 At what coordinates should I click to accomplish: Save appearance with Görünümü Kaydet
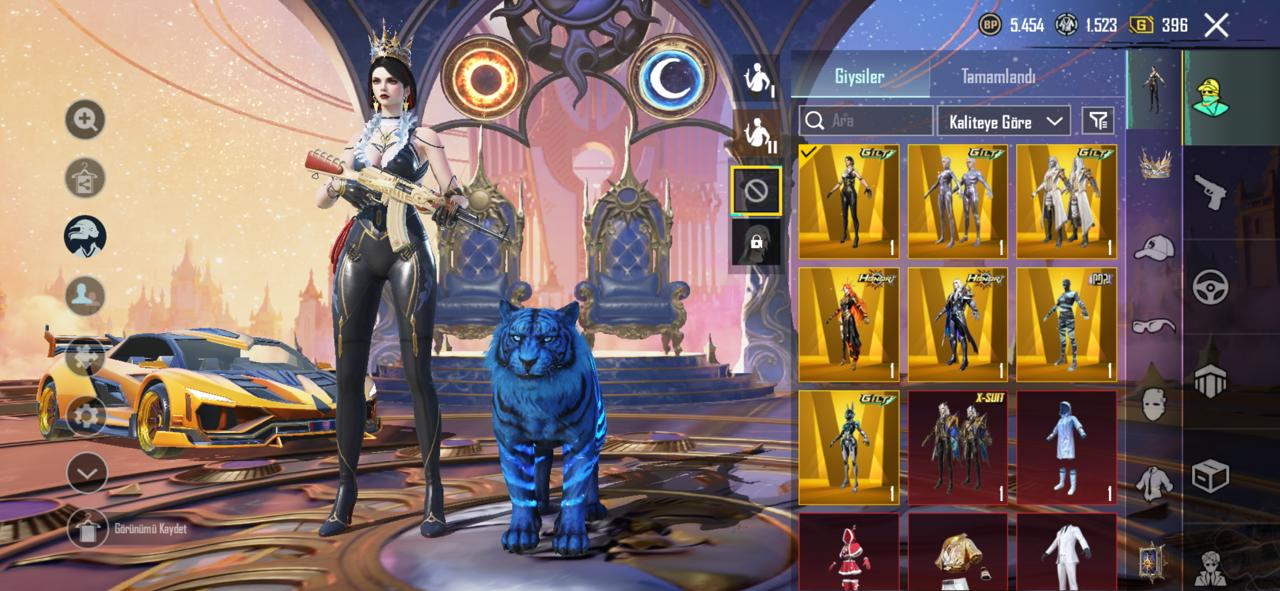coord(88,528)
